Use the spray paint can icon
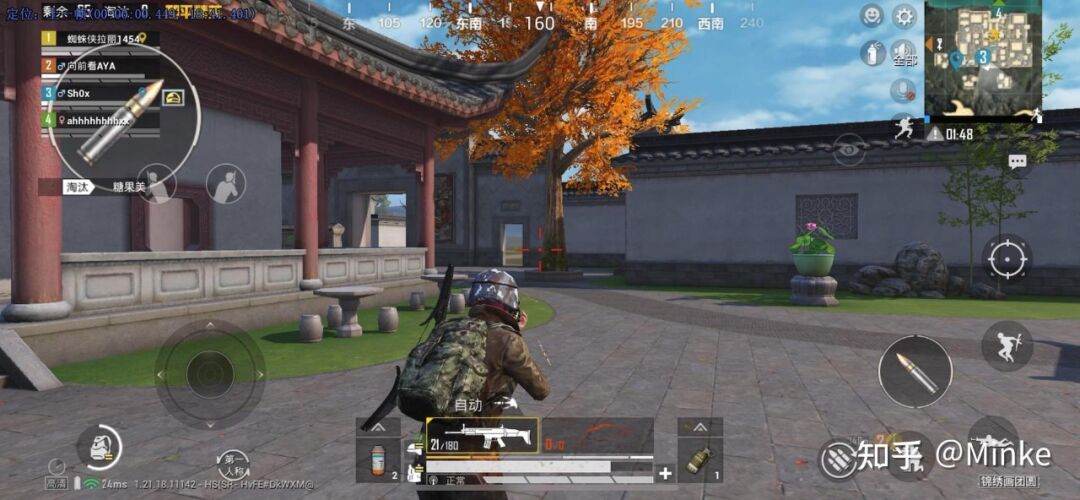The width and height of the screenshot is (1080, 500). (873, 53)
